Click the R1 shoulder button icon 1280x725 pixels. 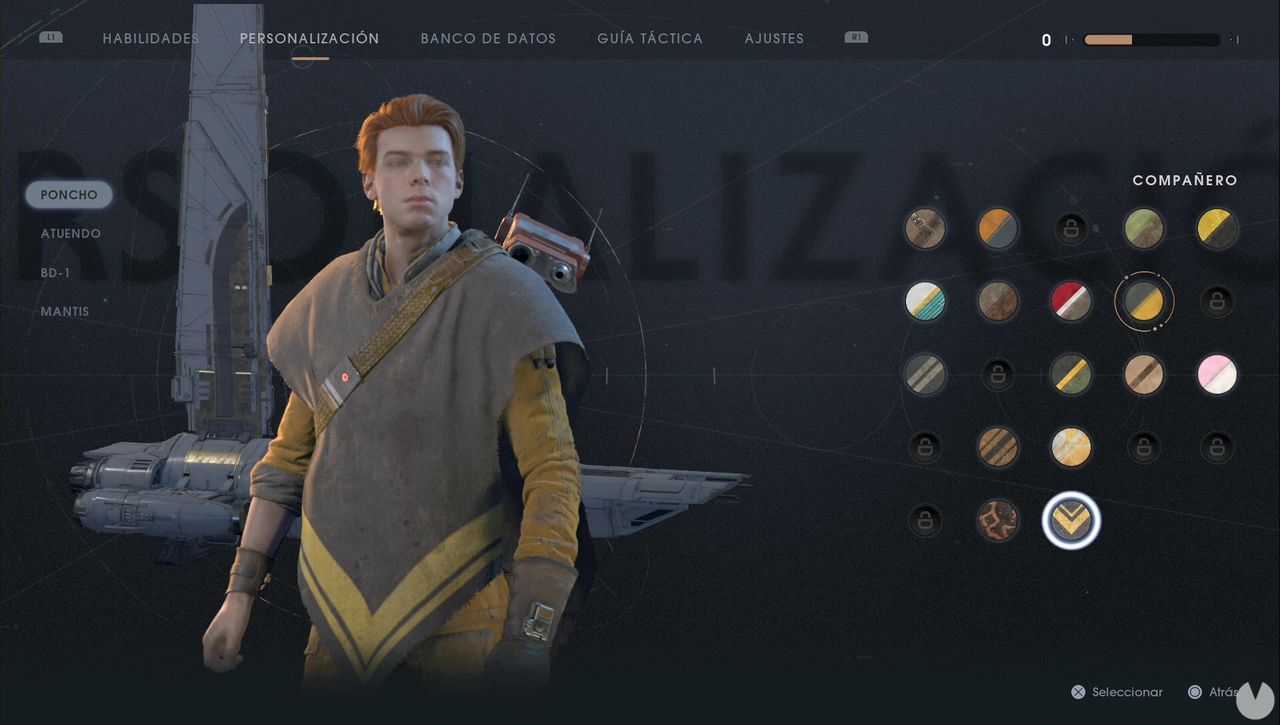pos(855,36)
